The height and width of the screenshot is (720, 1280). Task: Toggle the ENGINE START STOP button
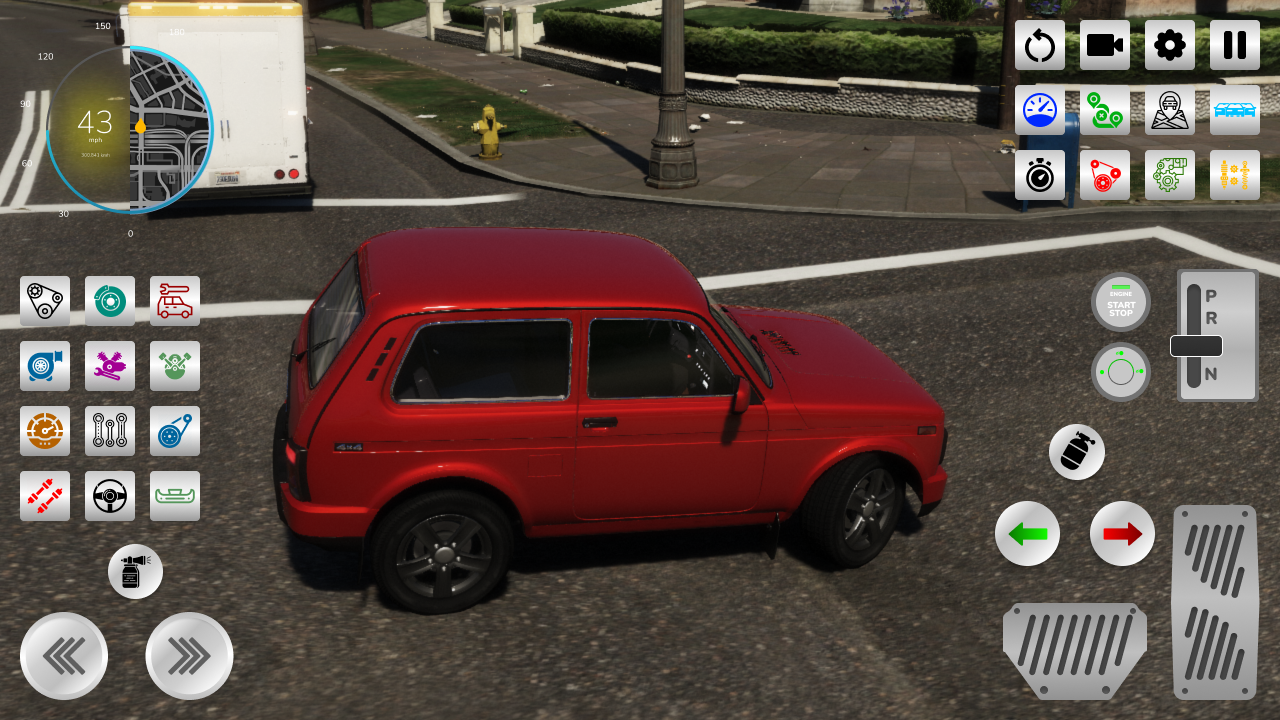(1121, 302)
